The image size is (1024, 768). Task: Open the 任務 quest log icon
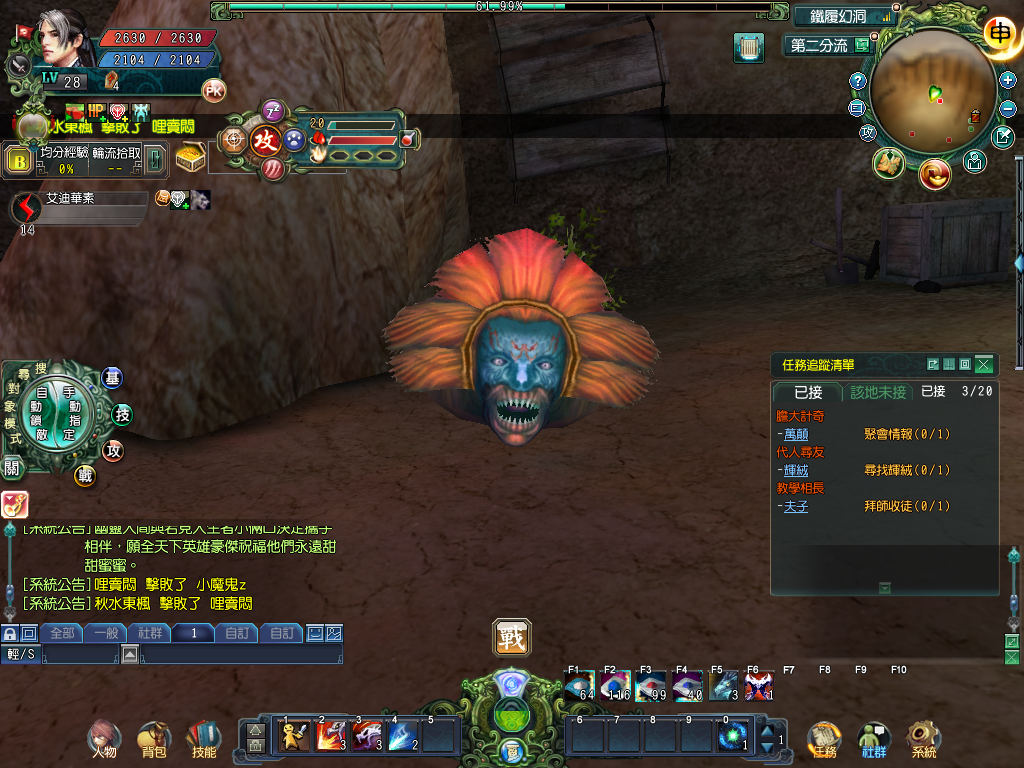click(824, 739)
